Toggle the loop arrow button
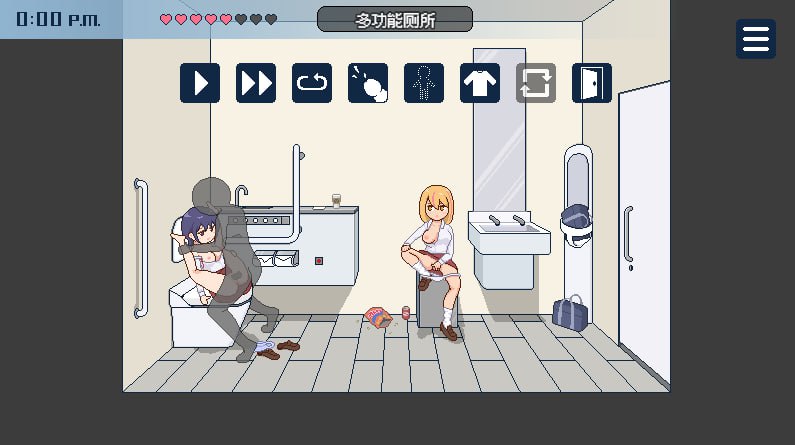Image resolution: width=795 pixels, height=445 pixels. click(312, 83)
